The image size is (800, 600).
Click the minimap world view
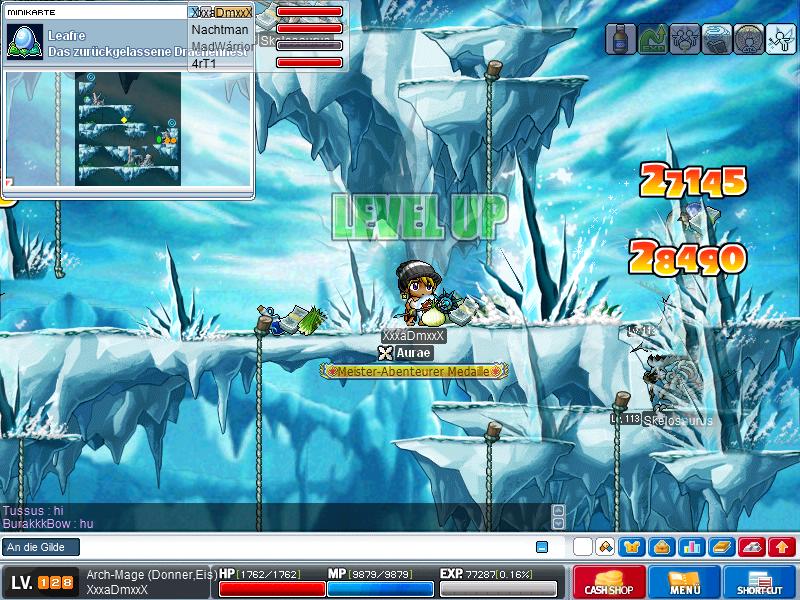[x=128, y=127]
